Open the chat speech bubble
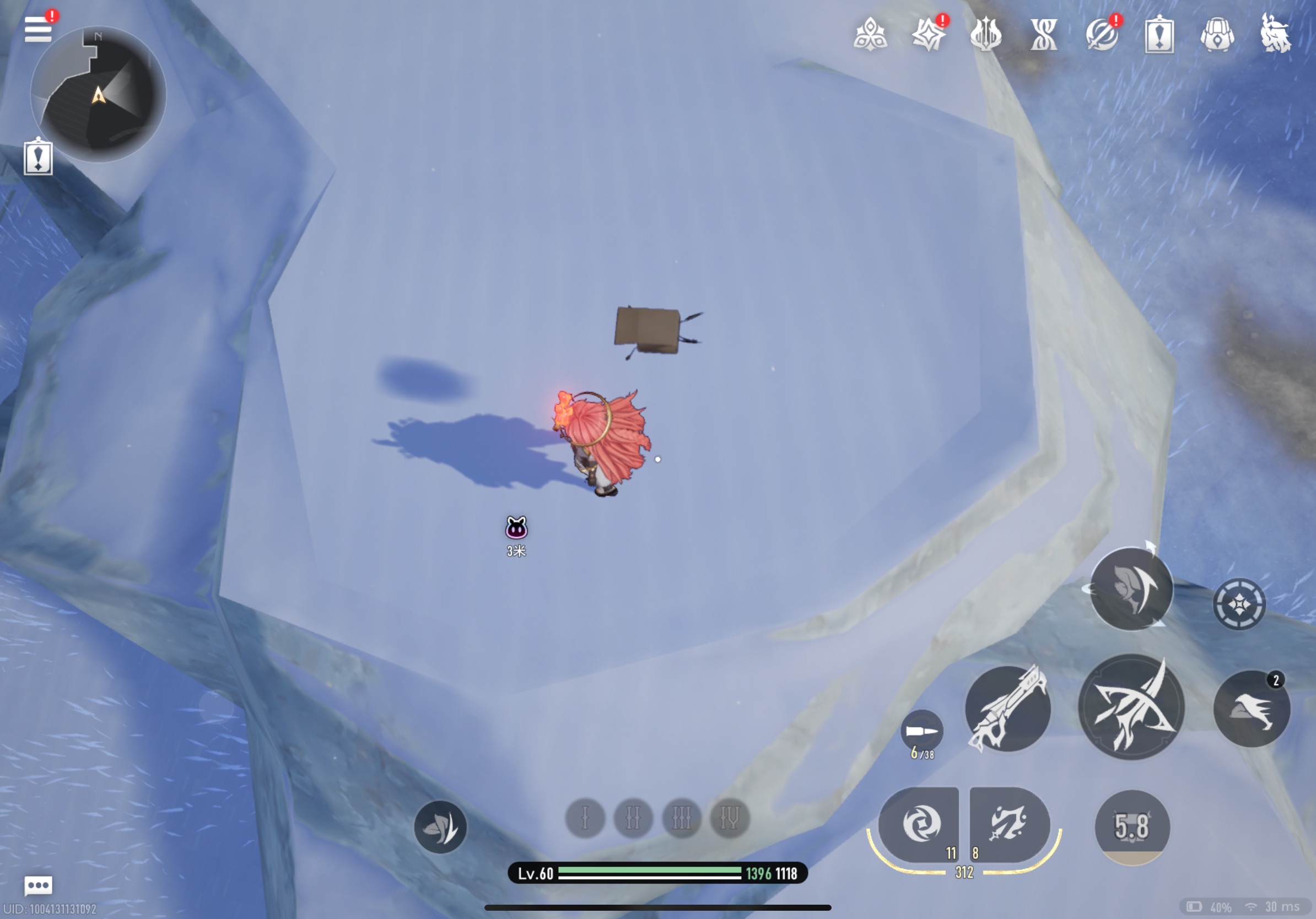 click(x=39, y=885)
